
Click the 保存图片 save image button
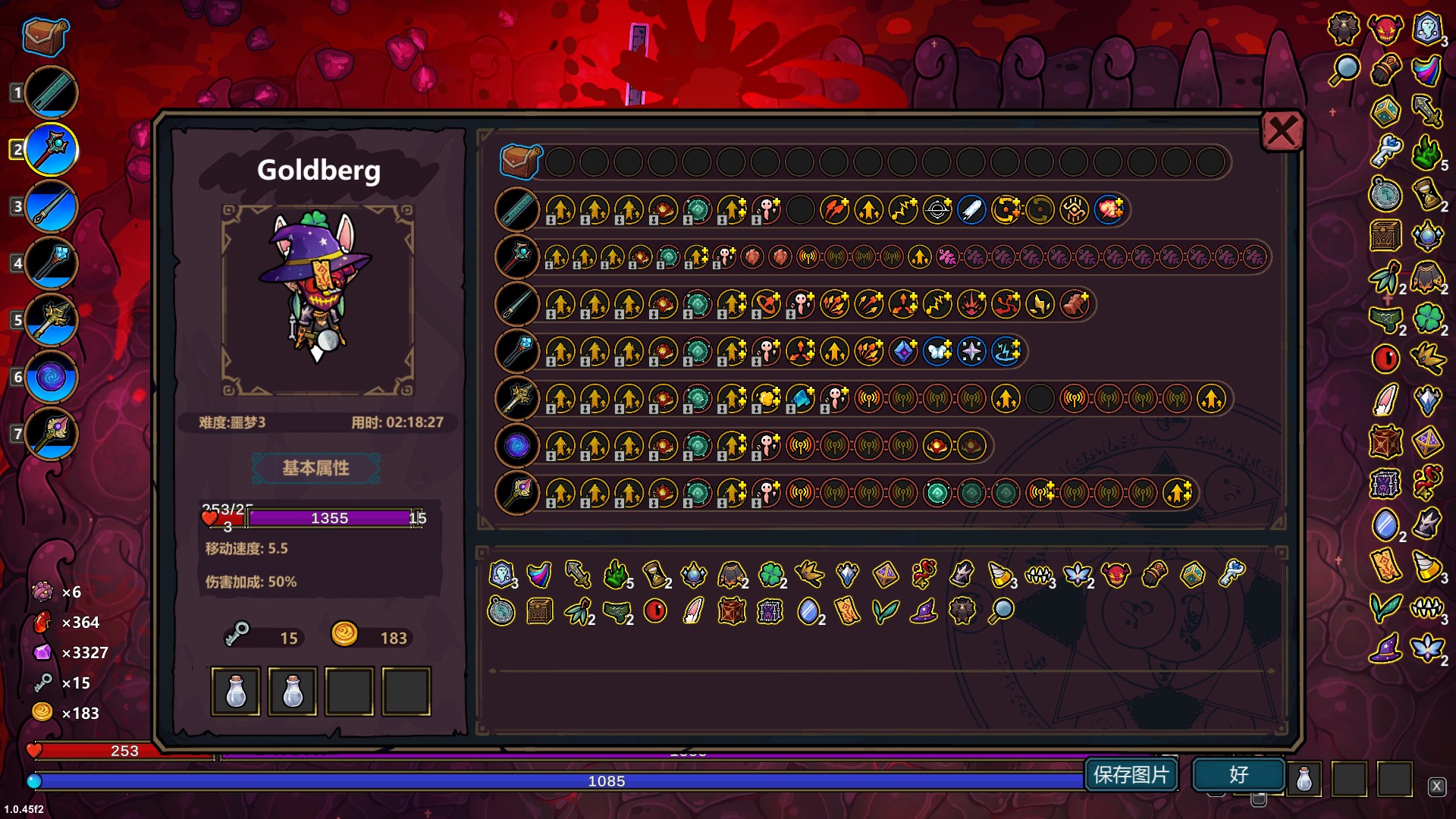click(1131, 774)
